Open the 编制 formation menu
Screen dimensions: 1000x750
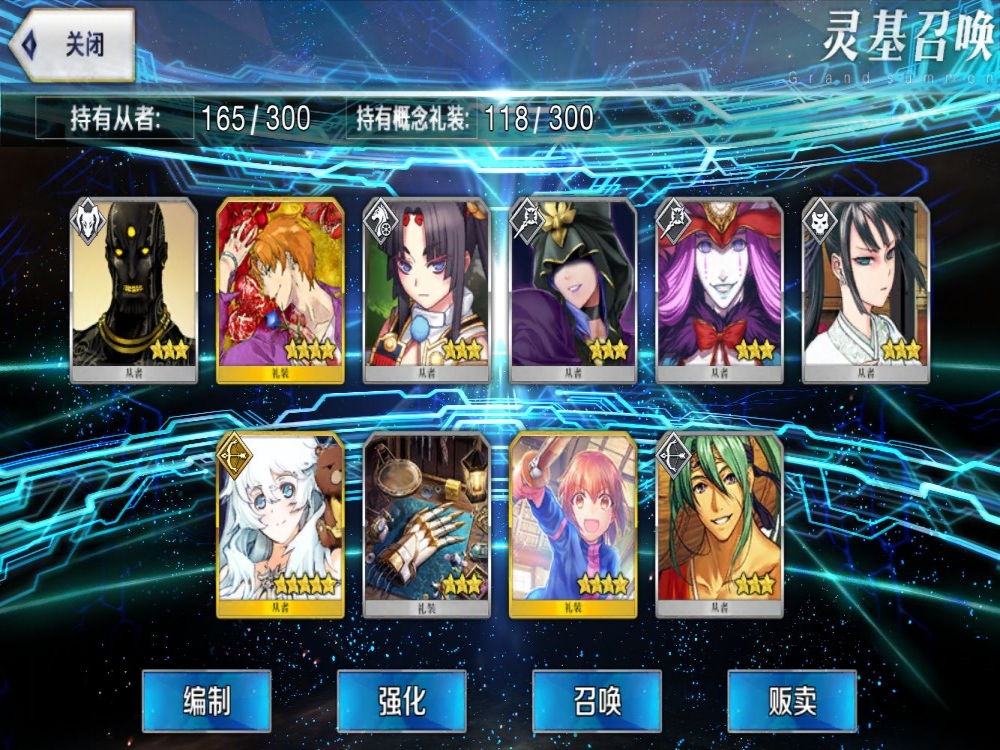[x=206, y=701]
